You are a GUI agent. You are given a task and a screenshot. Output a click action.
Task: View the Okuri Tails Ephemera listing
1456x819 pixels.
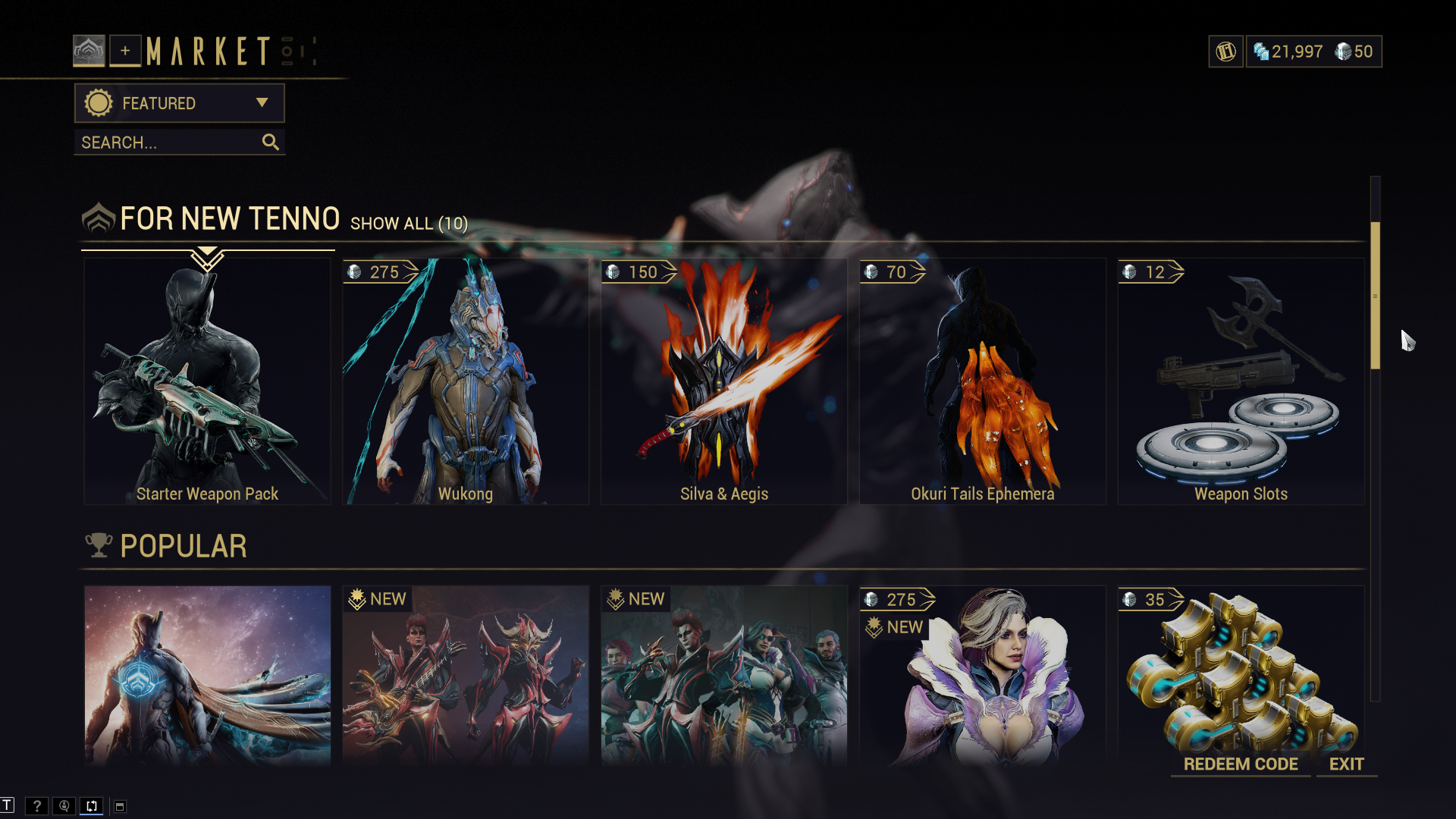pos(982,381)
